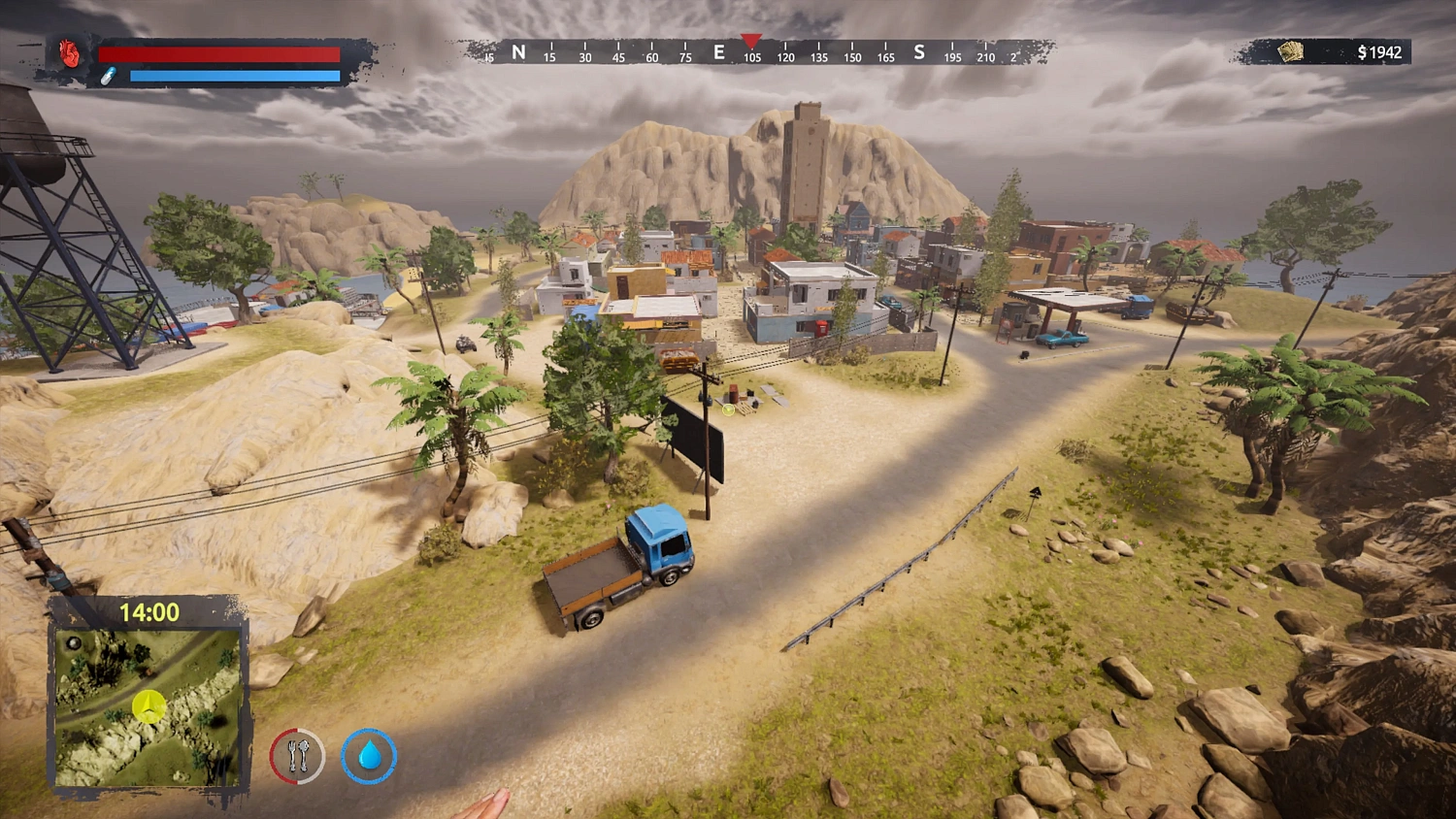1456x819 pixels.
Task: Click the E marker on the compass bar
Action: point(717,52)
